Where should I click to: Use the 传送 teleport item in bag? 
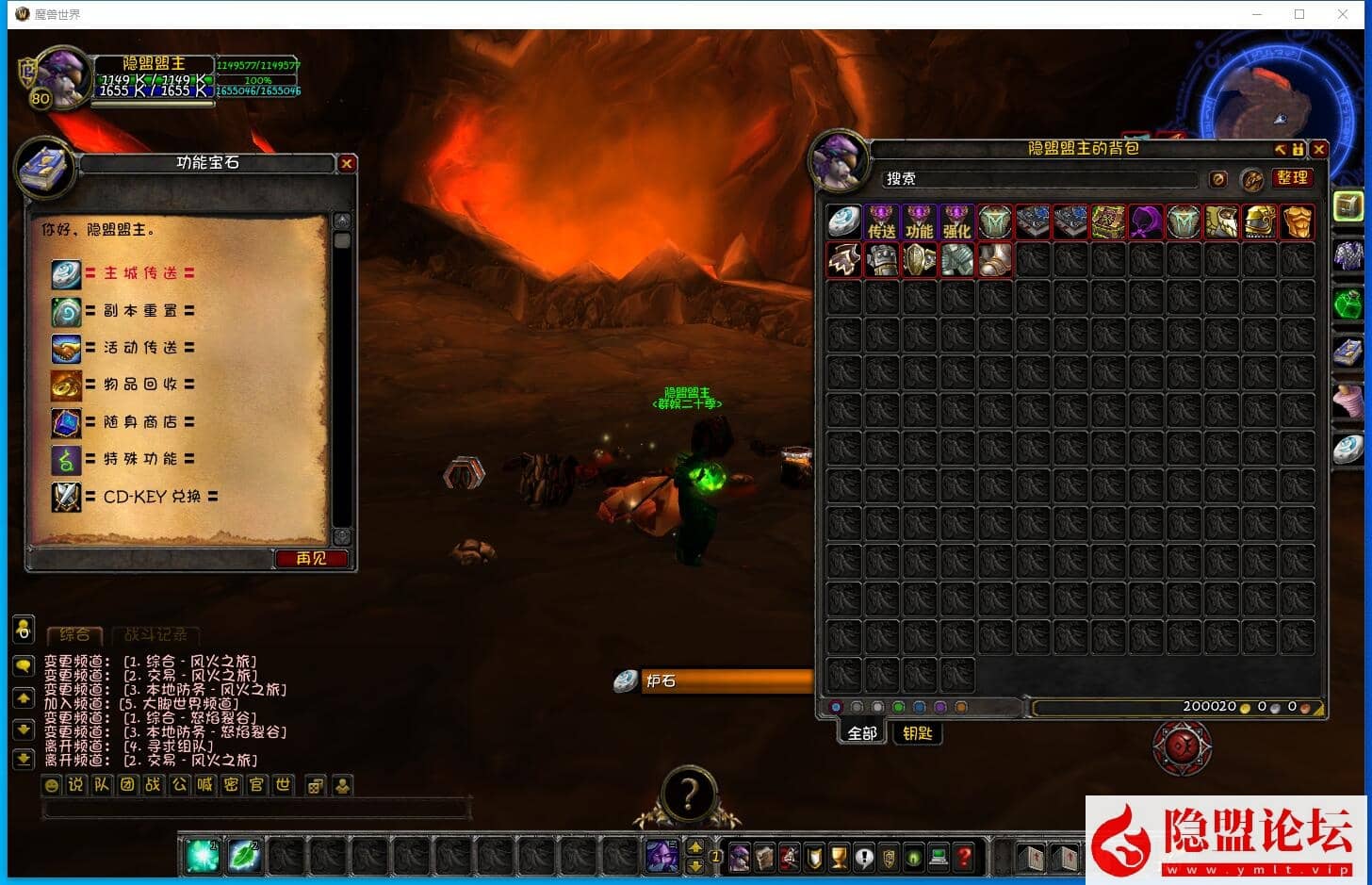coord(882,222)
